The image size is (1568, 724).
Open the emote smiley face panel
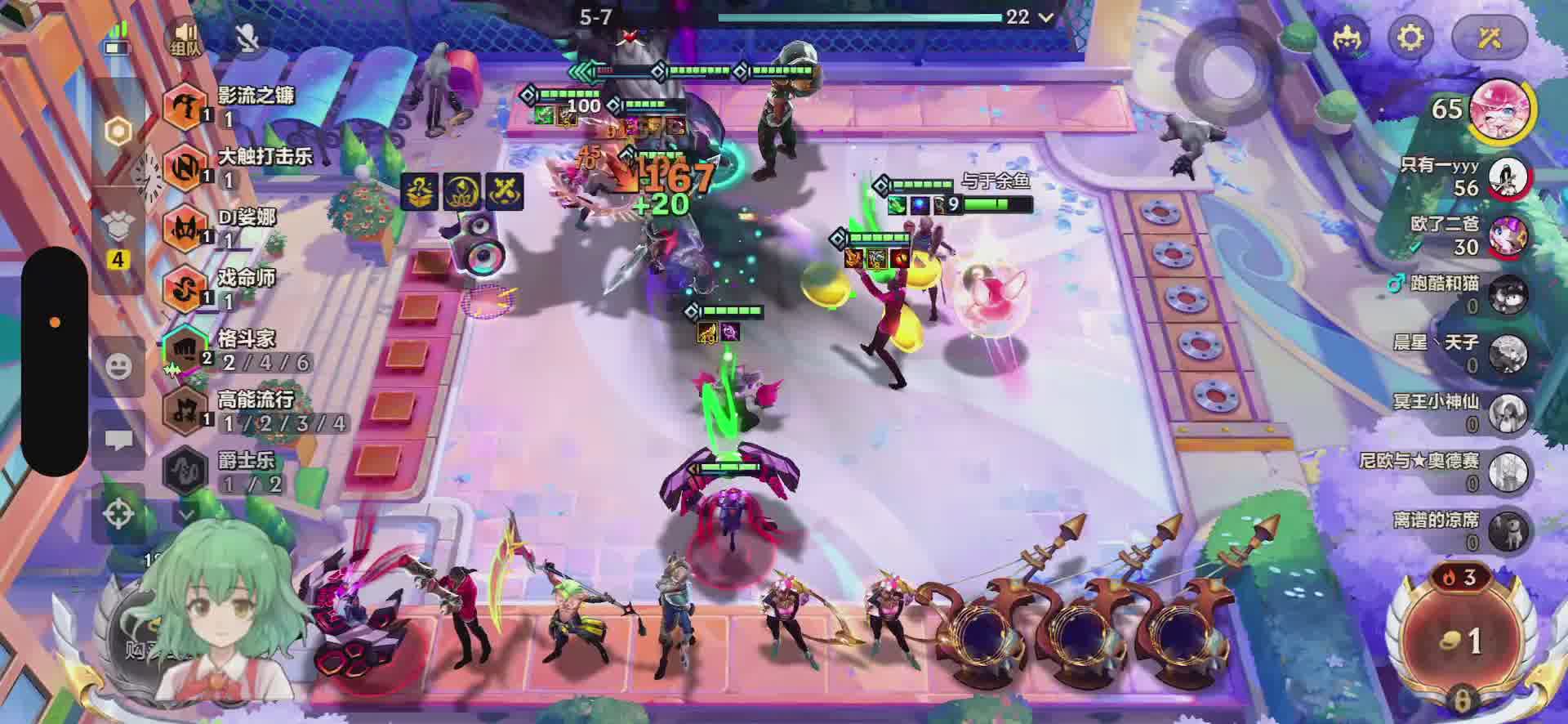[x=119, y=365]
